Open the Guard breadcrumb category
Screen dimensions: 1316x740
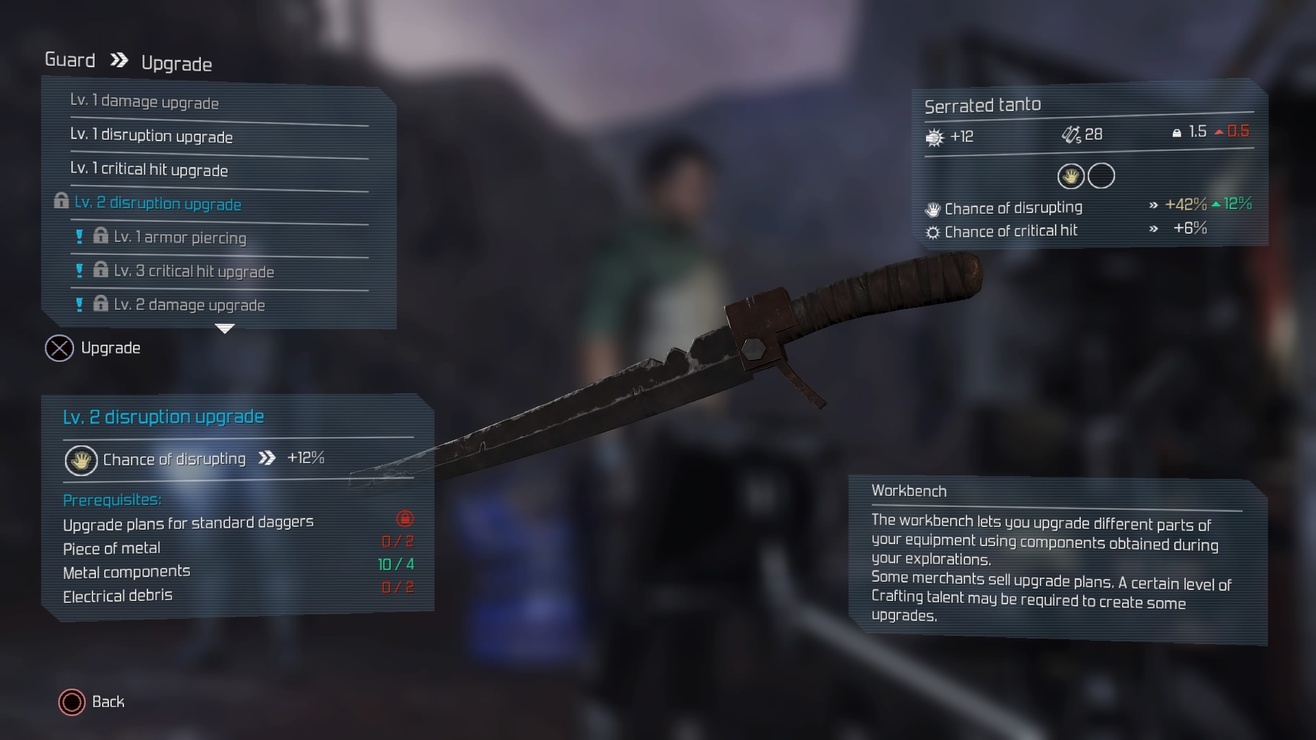[70, 60]
